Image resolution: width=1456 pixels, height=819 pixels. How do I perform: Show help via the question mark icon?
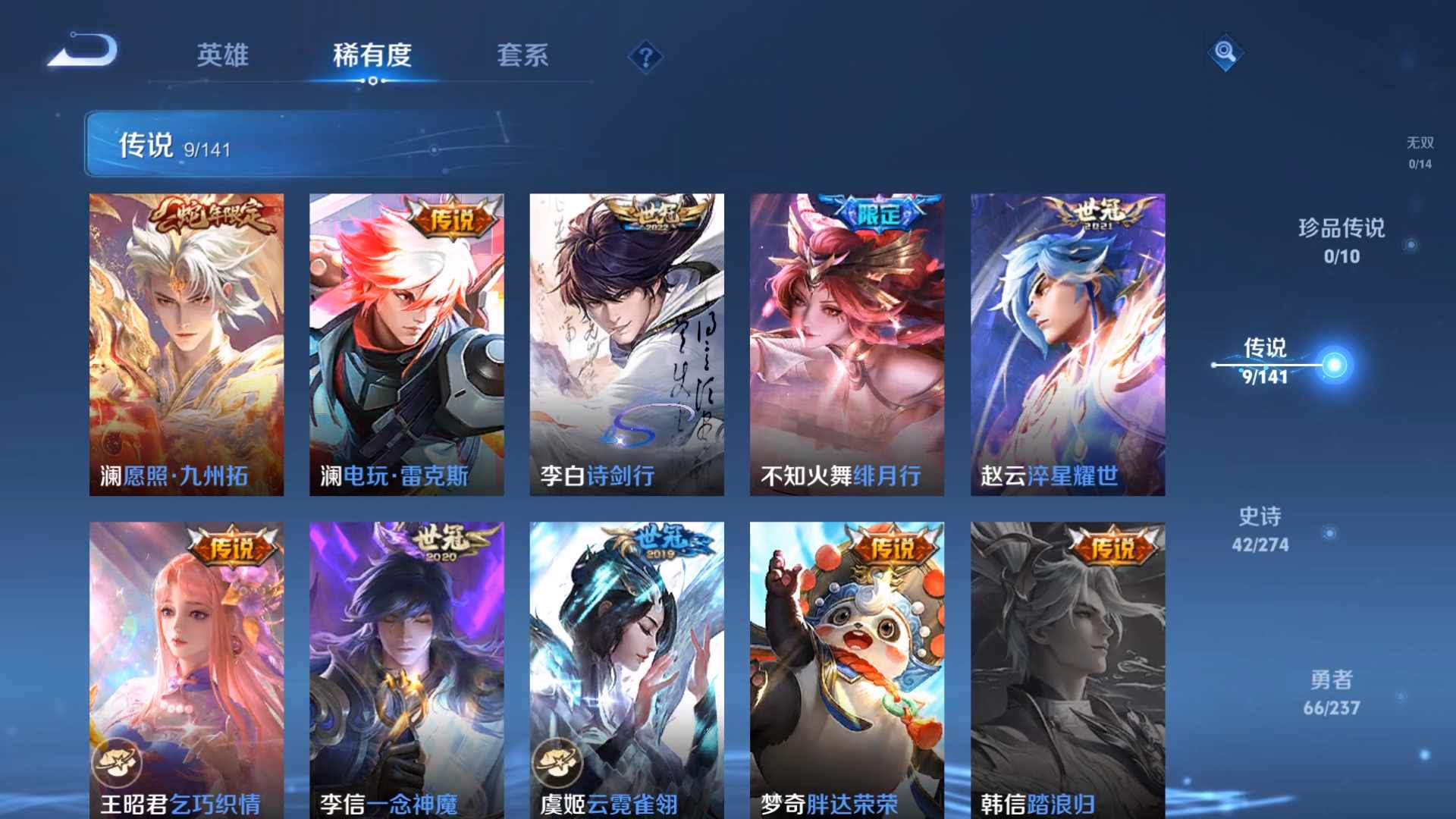[645, 57]
